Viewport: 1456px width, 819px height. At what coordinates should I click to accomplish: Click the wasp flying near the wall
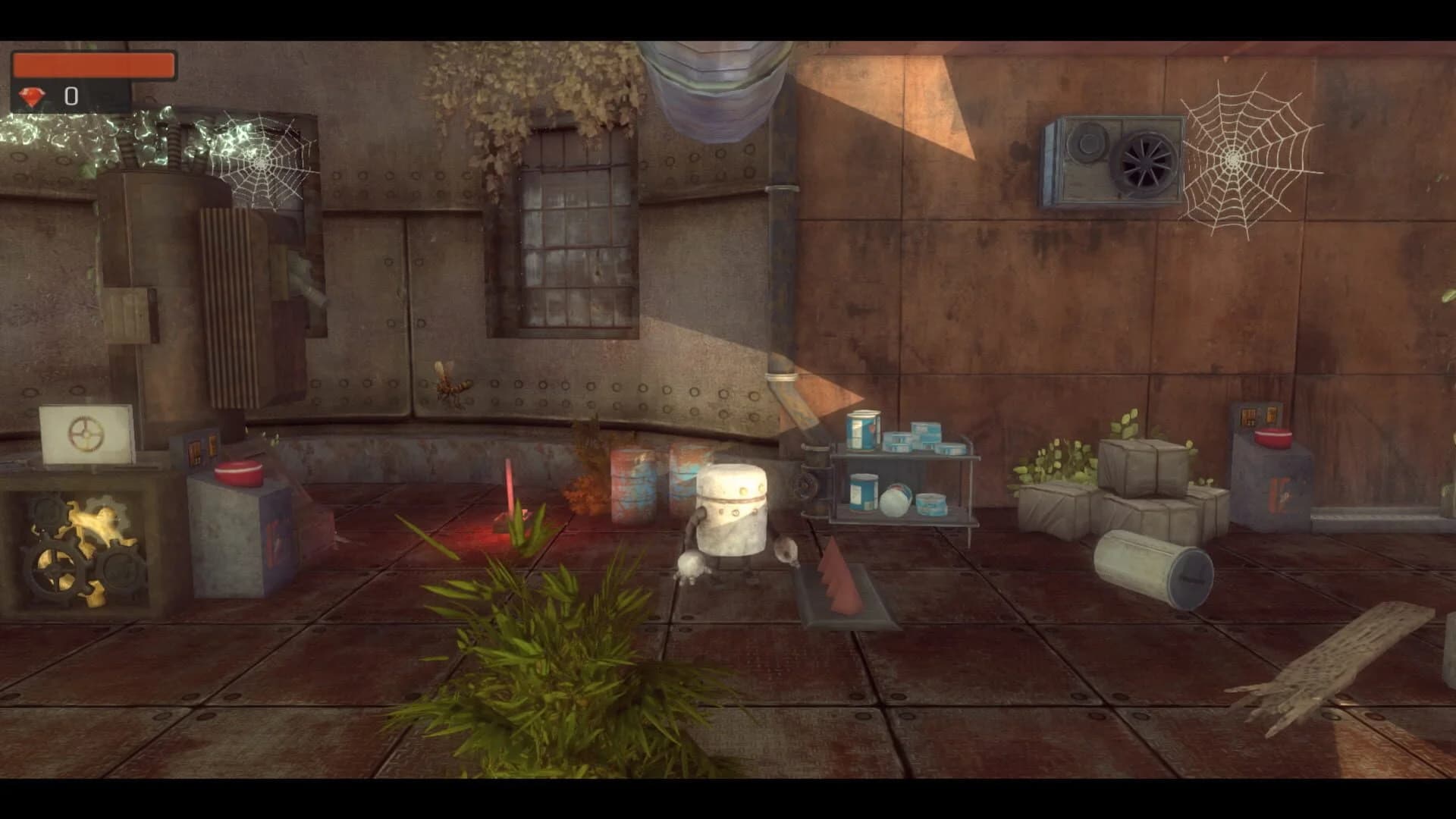[450, 381]
